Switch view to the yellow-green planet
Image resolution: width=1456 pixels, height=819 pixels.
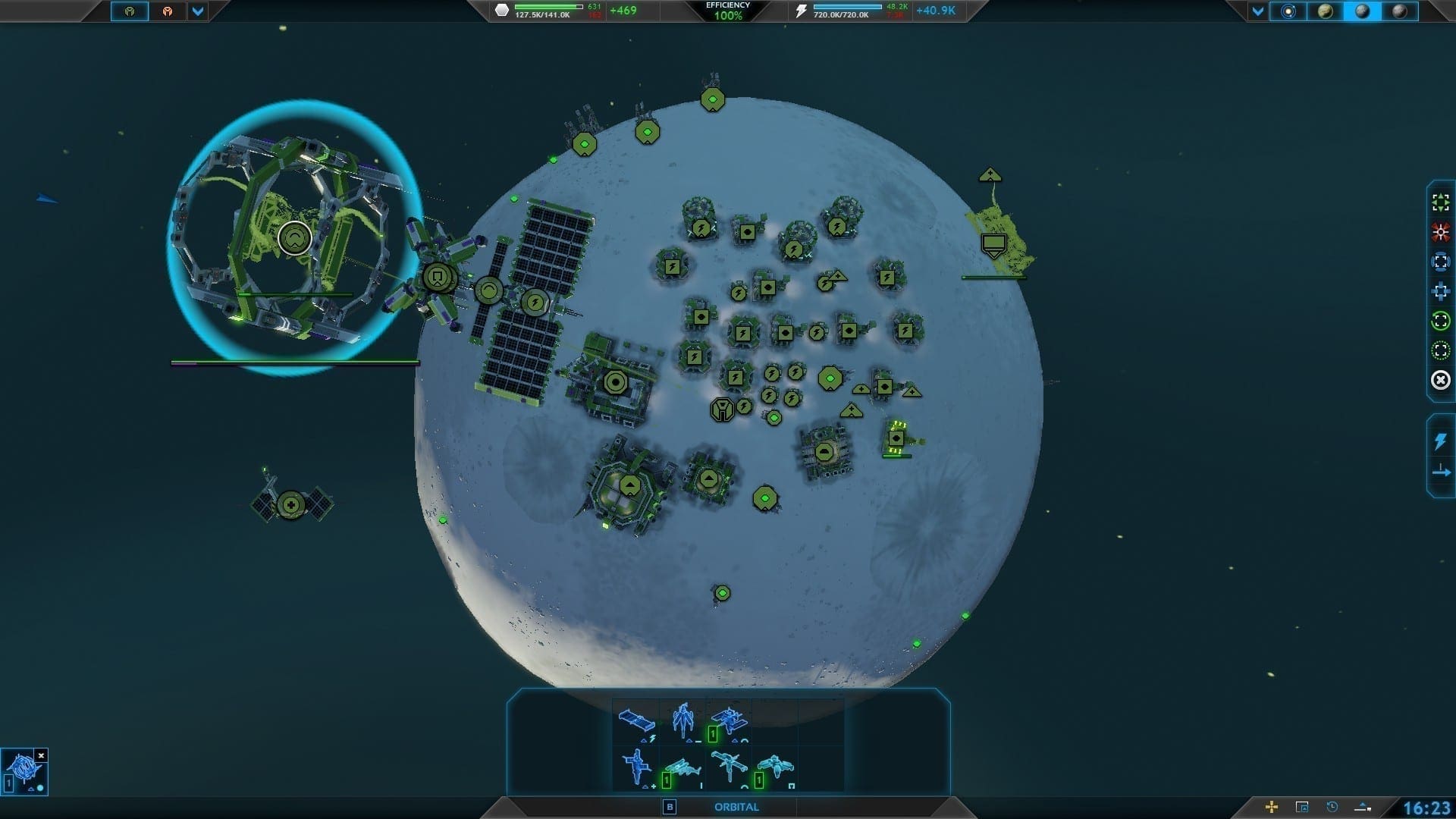[x=1325, y=11]
